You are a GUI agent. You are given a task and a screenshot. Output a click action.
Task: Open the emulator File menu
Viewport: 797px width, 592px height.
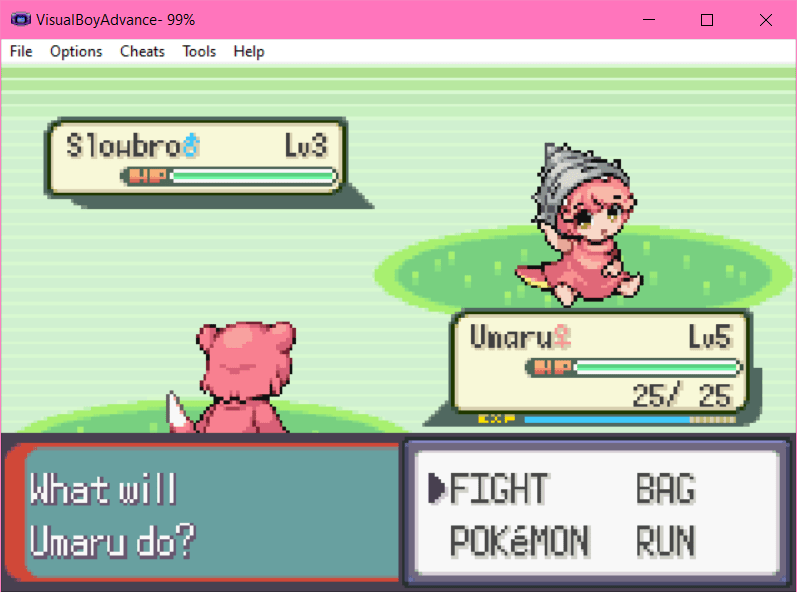(21, 51)
